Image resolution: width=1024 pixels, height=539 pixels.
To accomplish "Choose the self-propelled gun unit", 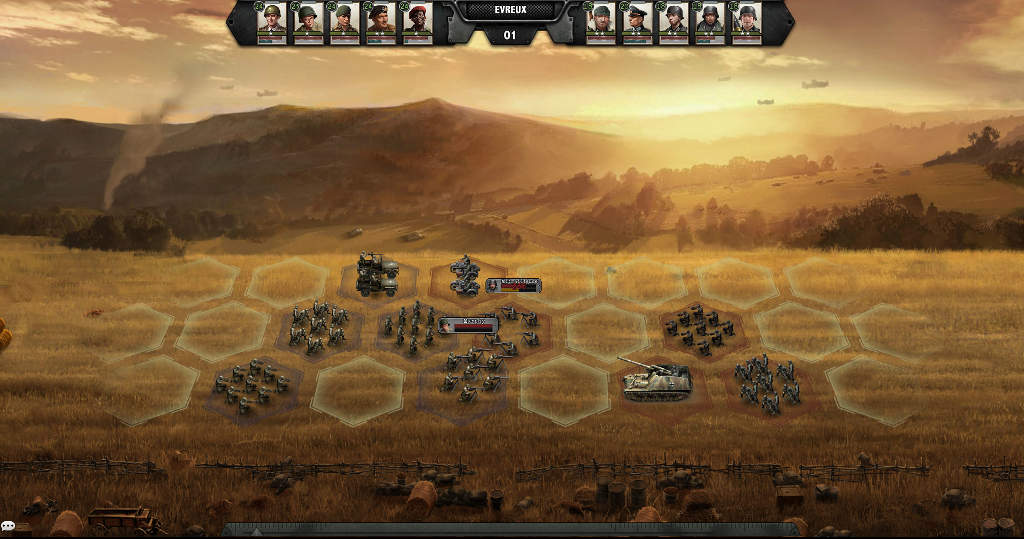I will click(656, 380).
